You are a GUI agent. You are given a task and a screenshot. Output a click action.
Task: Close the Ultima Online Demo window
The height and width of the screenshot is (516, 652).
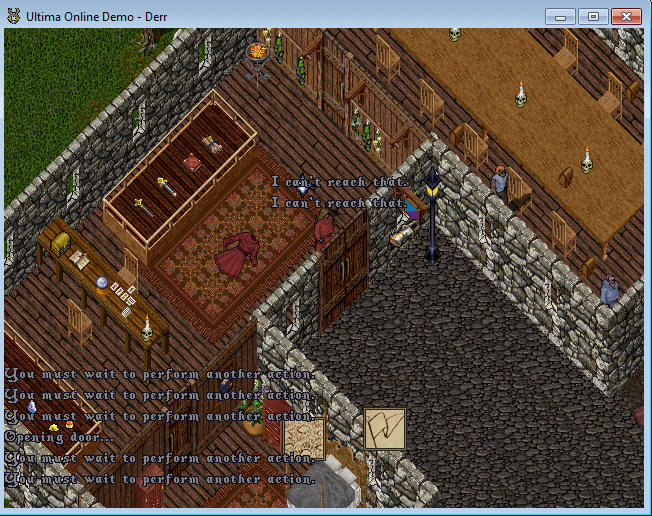(x=625, y=16)
